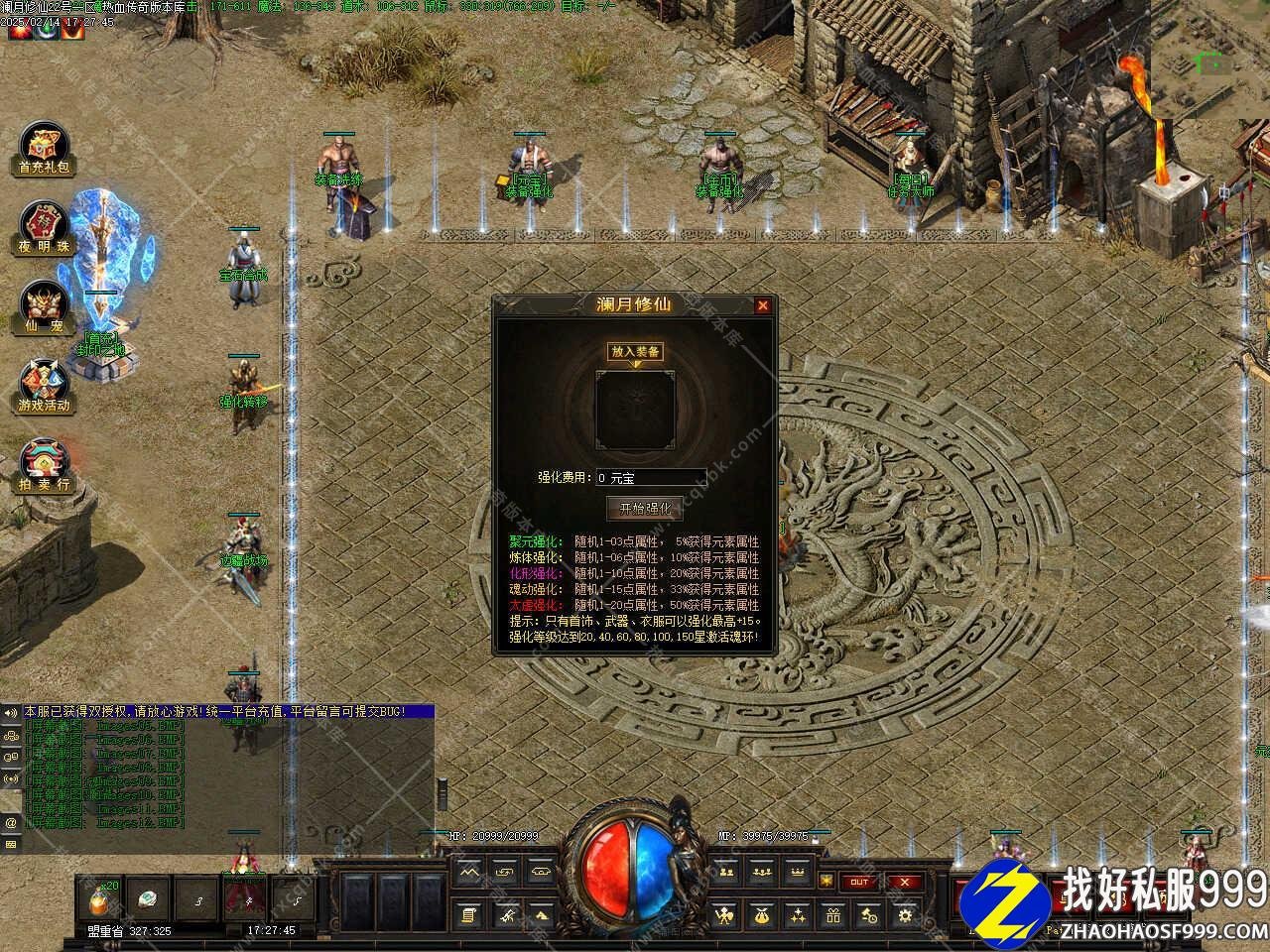Click the 放入装备 button
1270x952 pixels.
coord(636,351)
